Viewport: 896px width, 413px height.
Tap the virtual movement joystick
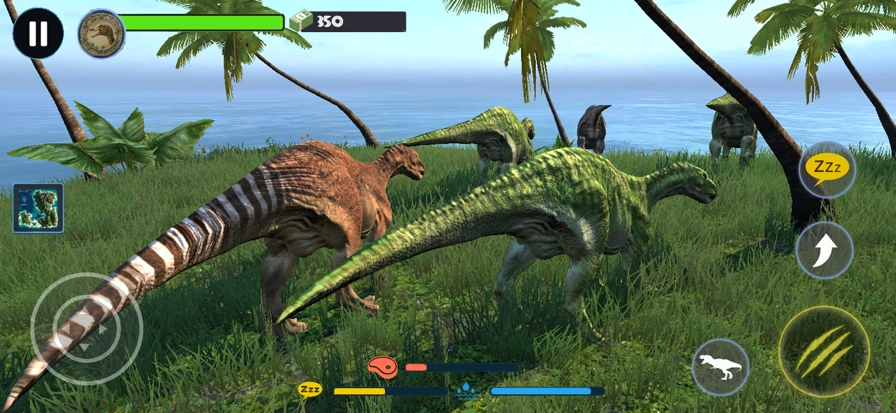click(x=86, y=328)
